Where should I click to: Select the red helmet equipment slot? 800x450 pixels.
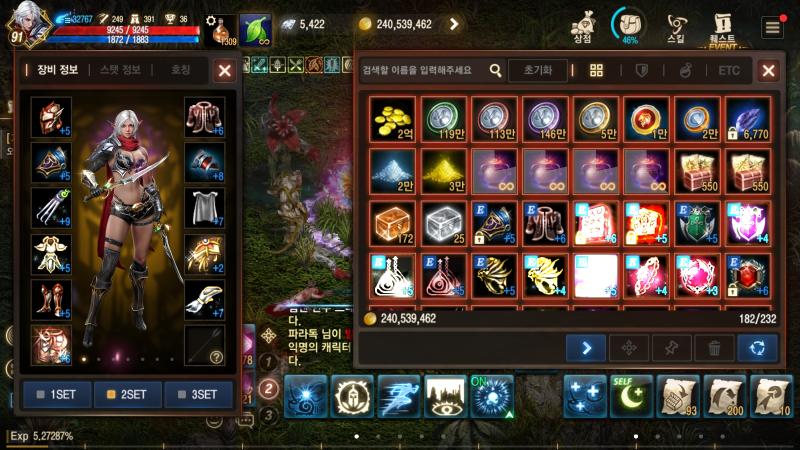(50, 117)
